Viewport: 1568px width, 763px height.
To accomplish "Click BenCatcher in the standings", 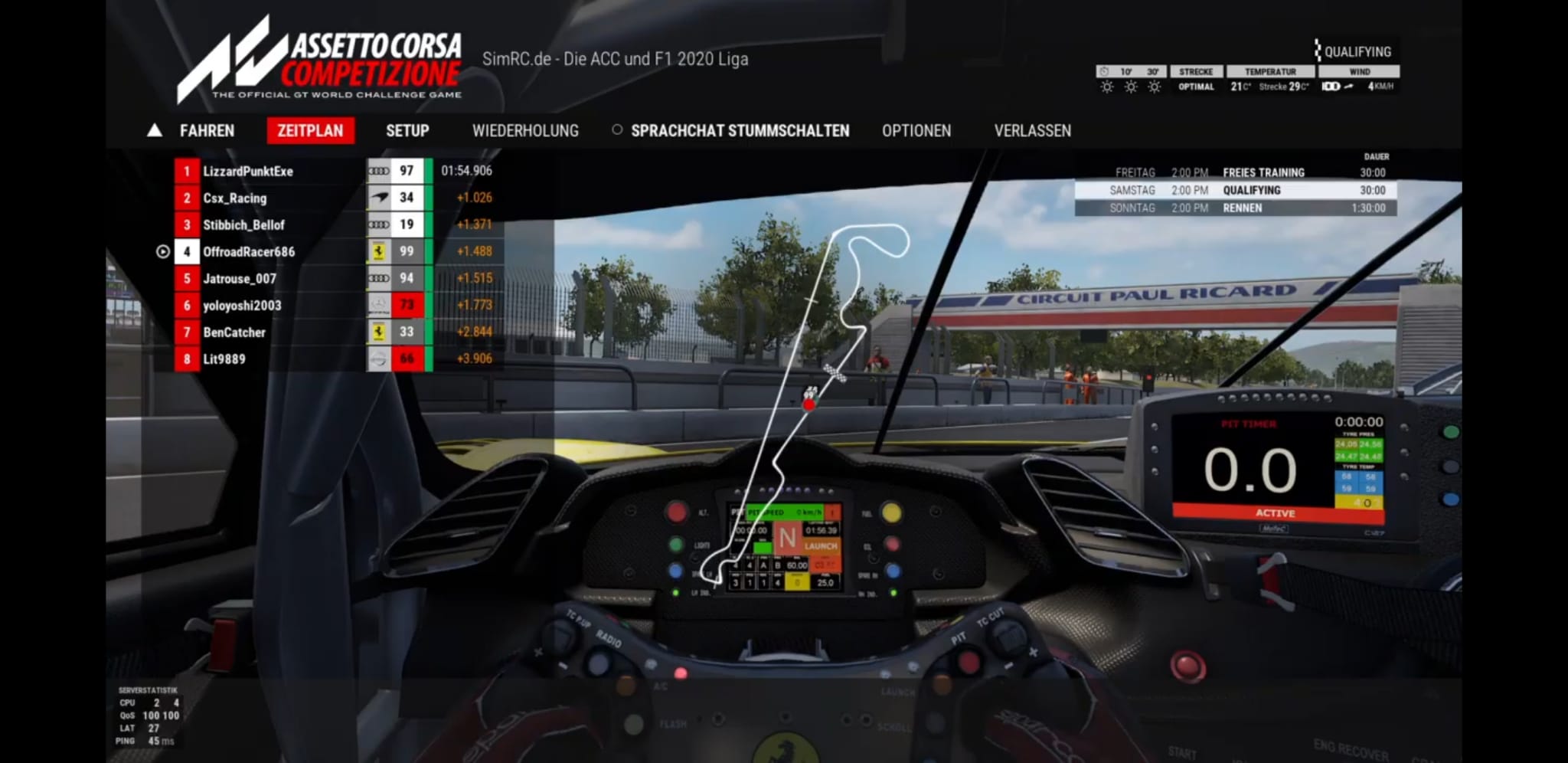I will point(234,332).
